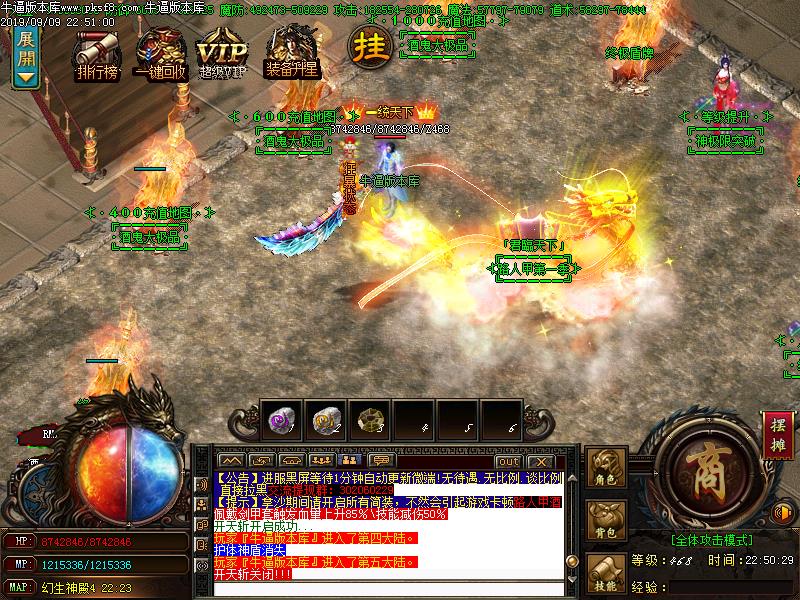Close the chat panel with X

coord(540,462)
